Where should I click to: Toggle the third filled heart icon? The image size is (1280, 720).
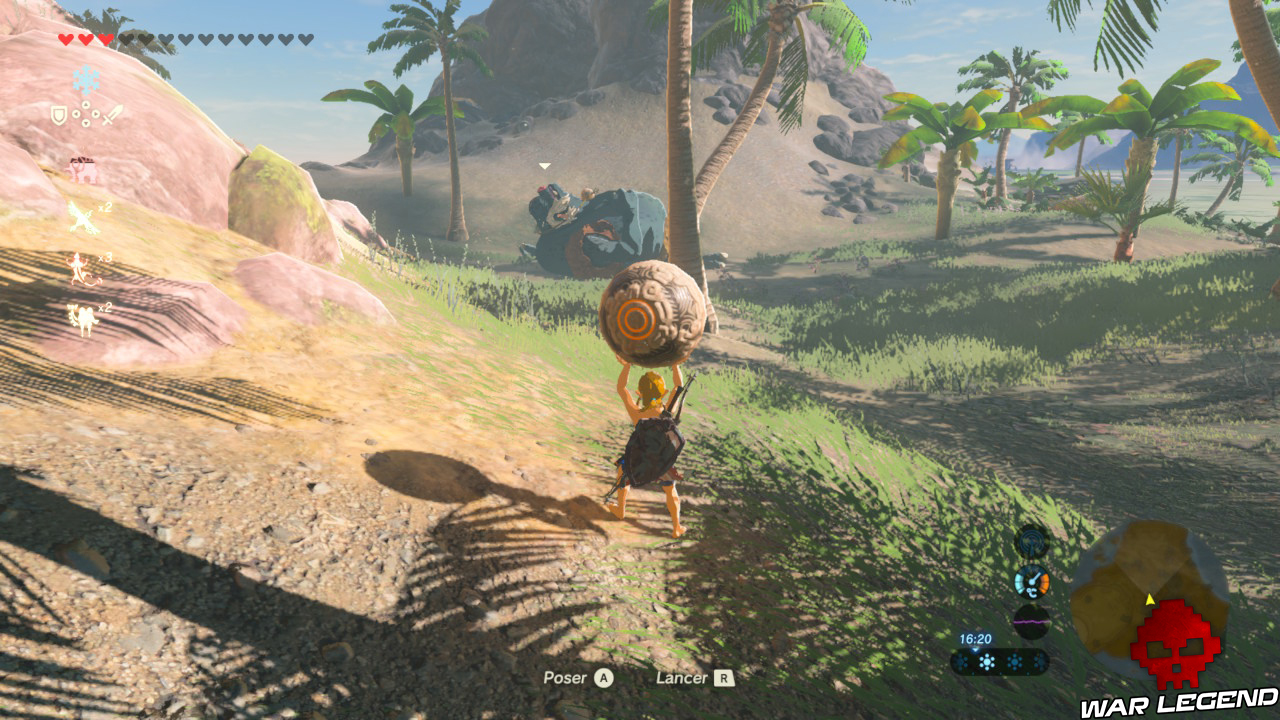[104, 39]
